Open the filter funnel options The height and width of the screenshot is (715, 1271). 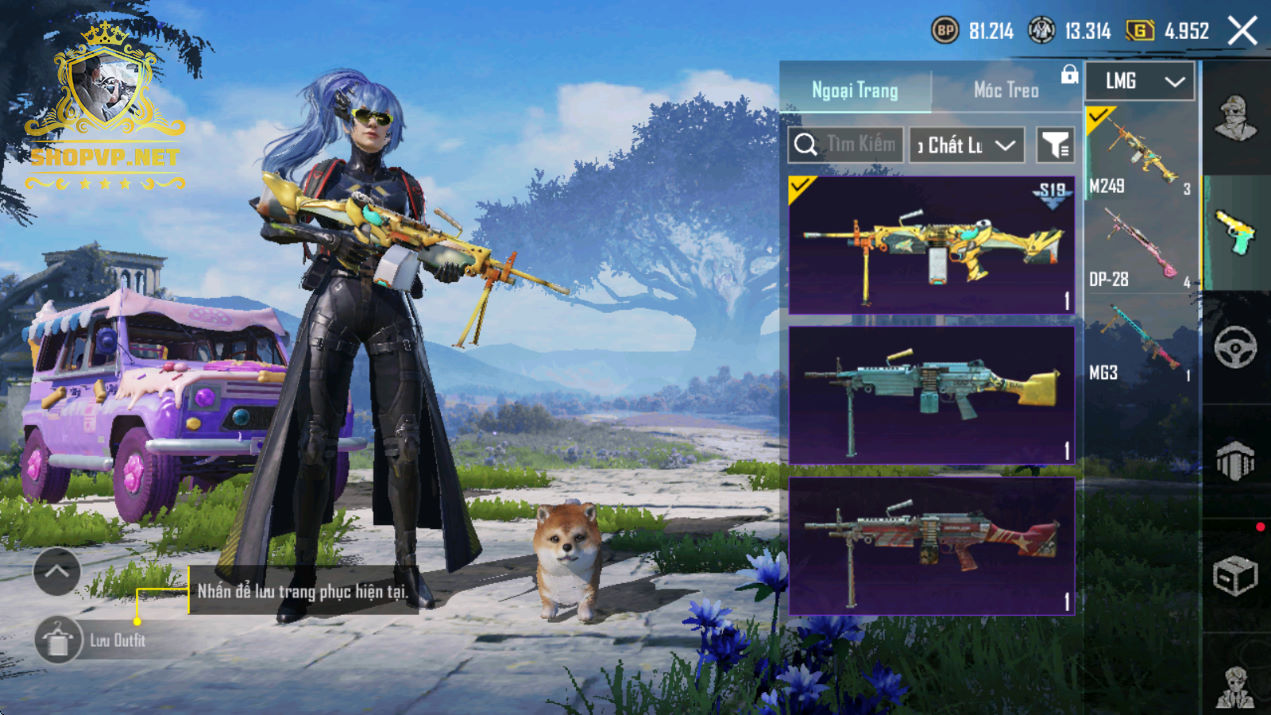coord(1055,146)
